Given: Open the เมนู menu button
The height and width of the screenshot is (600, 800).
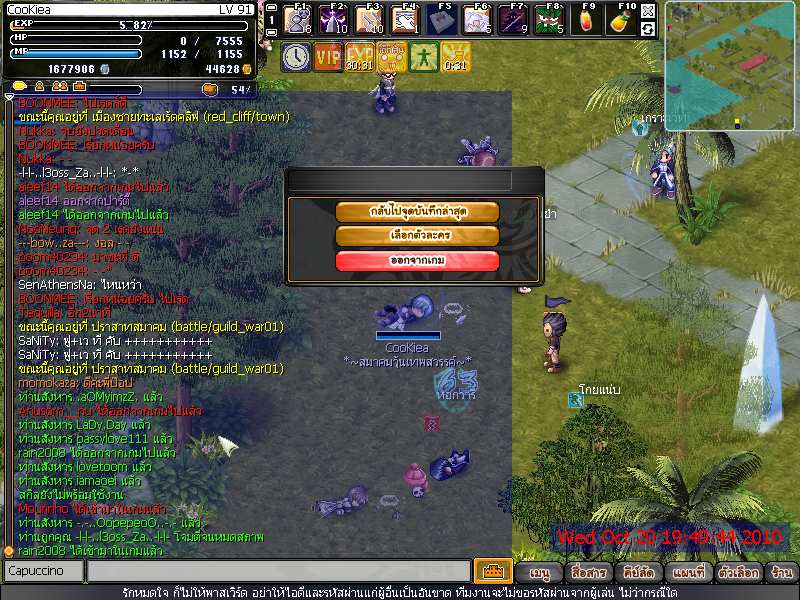Looking at the screenshot, I should 540,573.
